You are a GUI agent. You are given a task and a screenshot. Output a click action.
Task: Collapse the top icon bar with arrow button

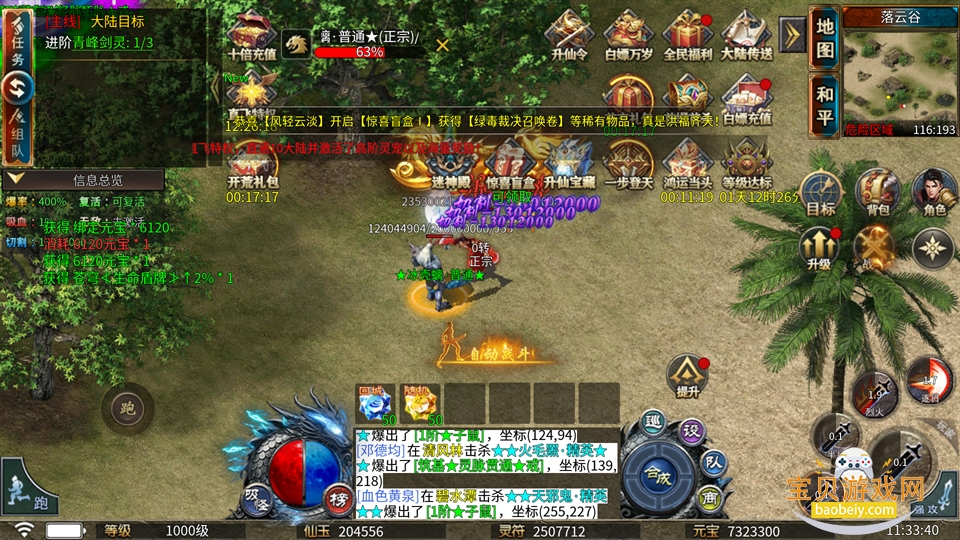pos(792,35)
